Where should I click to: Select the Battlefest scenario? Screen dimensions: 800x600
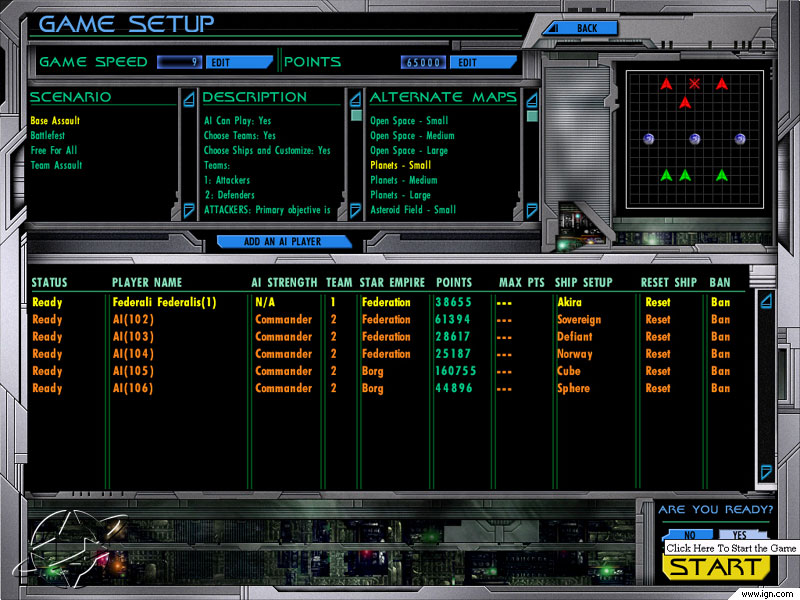[48, 136]
